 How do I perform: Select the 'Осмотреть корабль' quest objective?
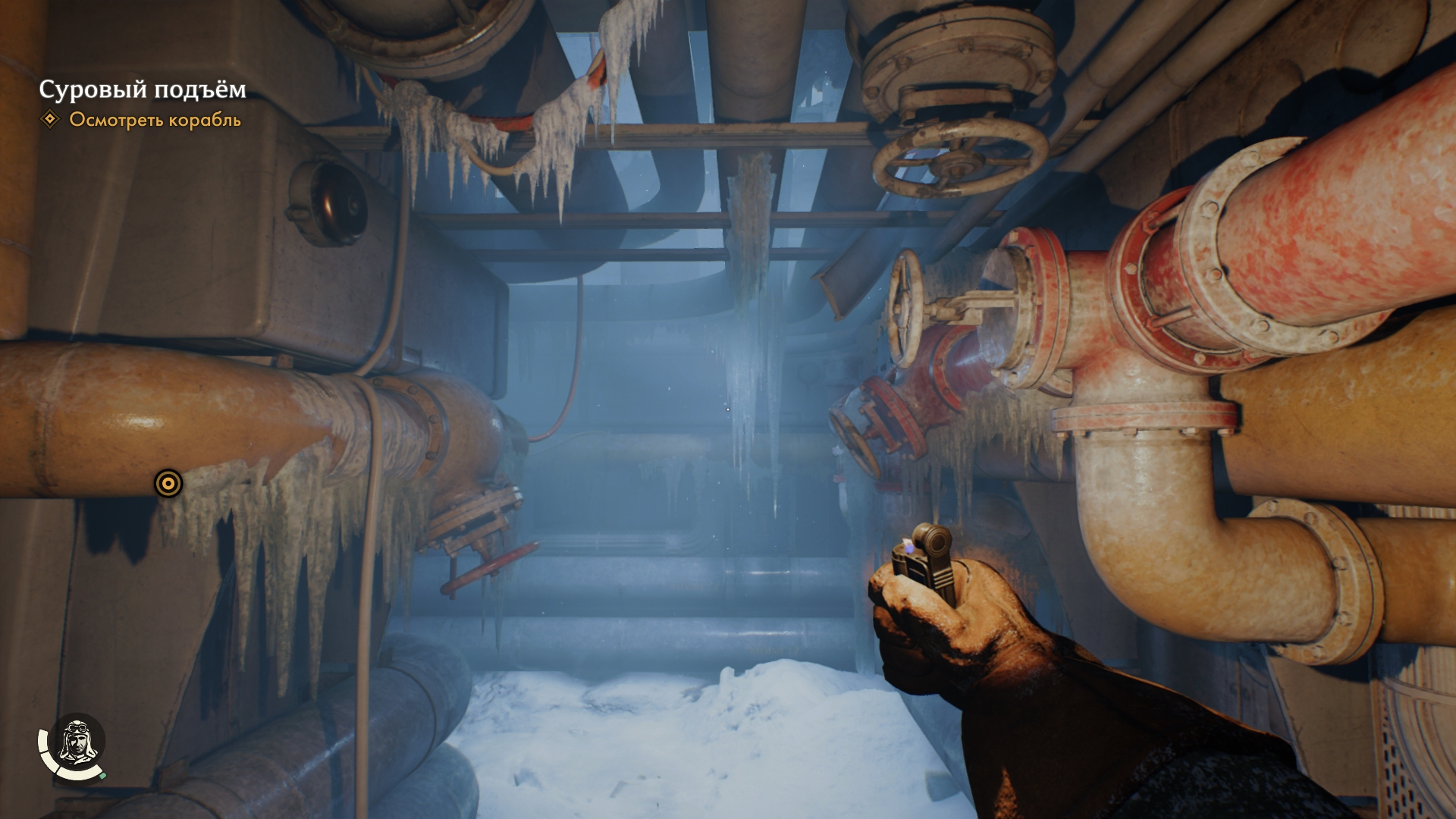click(x=155, y=120)
